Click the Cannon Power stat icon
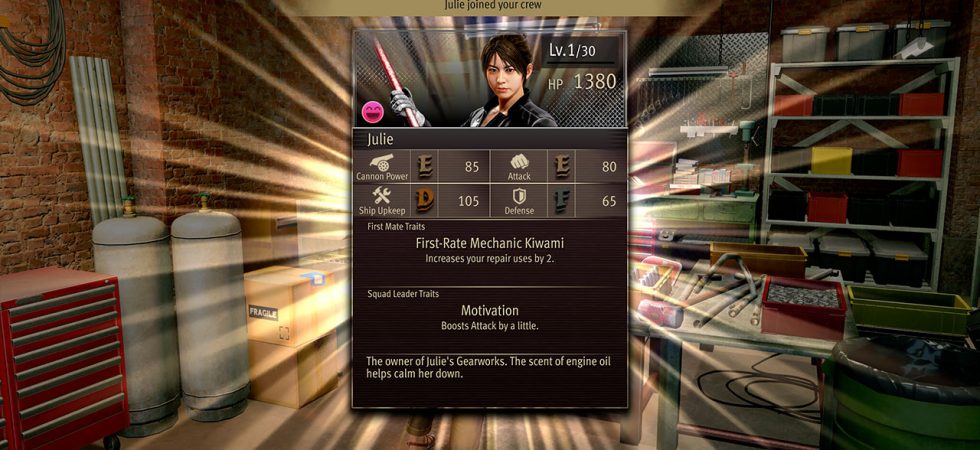 click(x=383, y=161)
